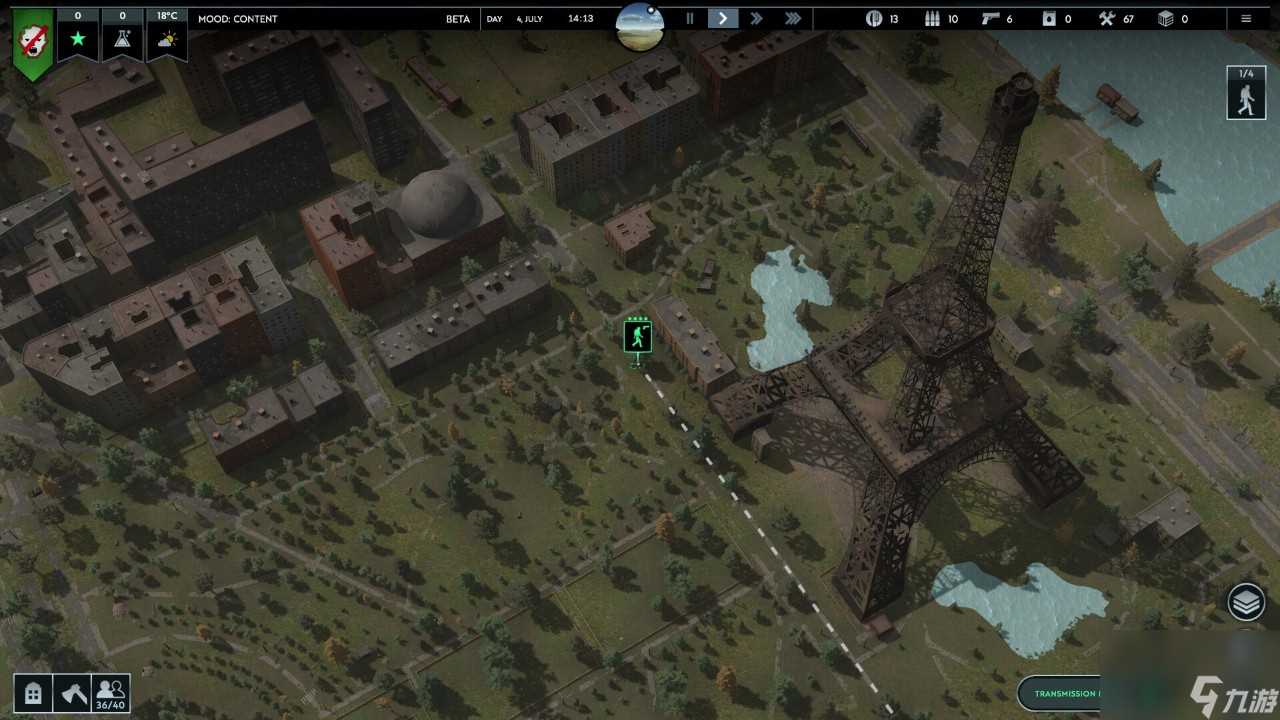
Task: Open the green star points panel
Action: pos(78,39)
